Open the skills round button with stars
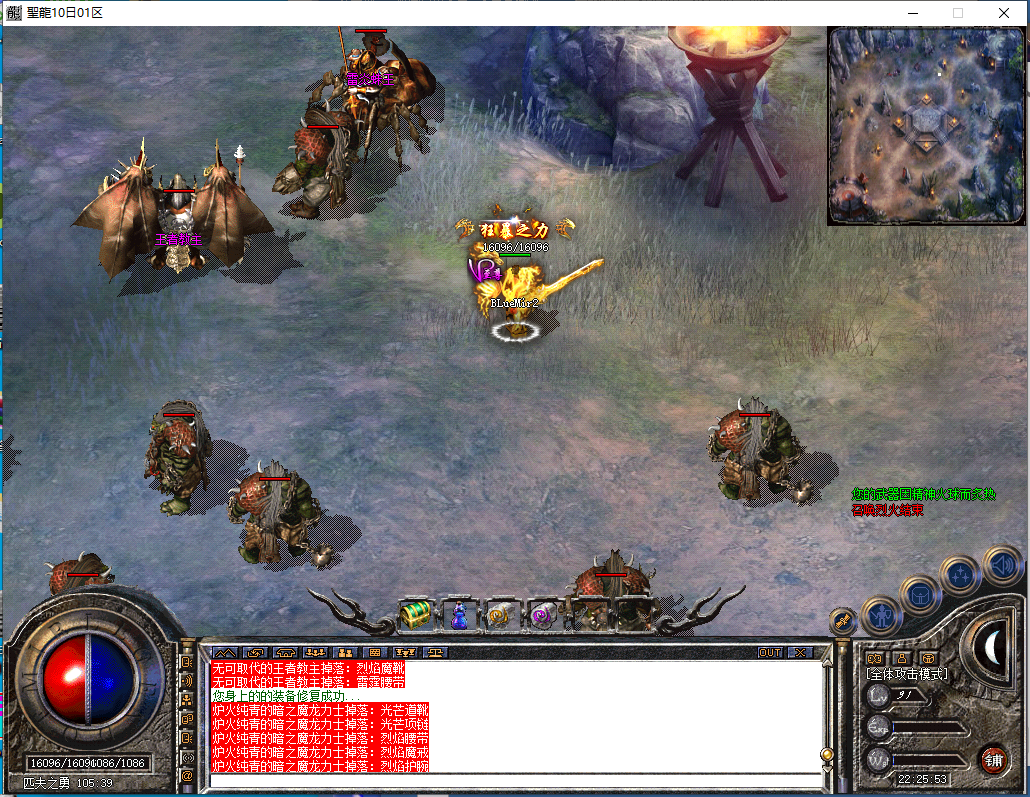1030x797 pixels. click(960, 574)
